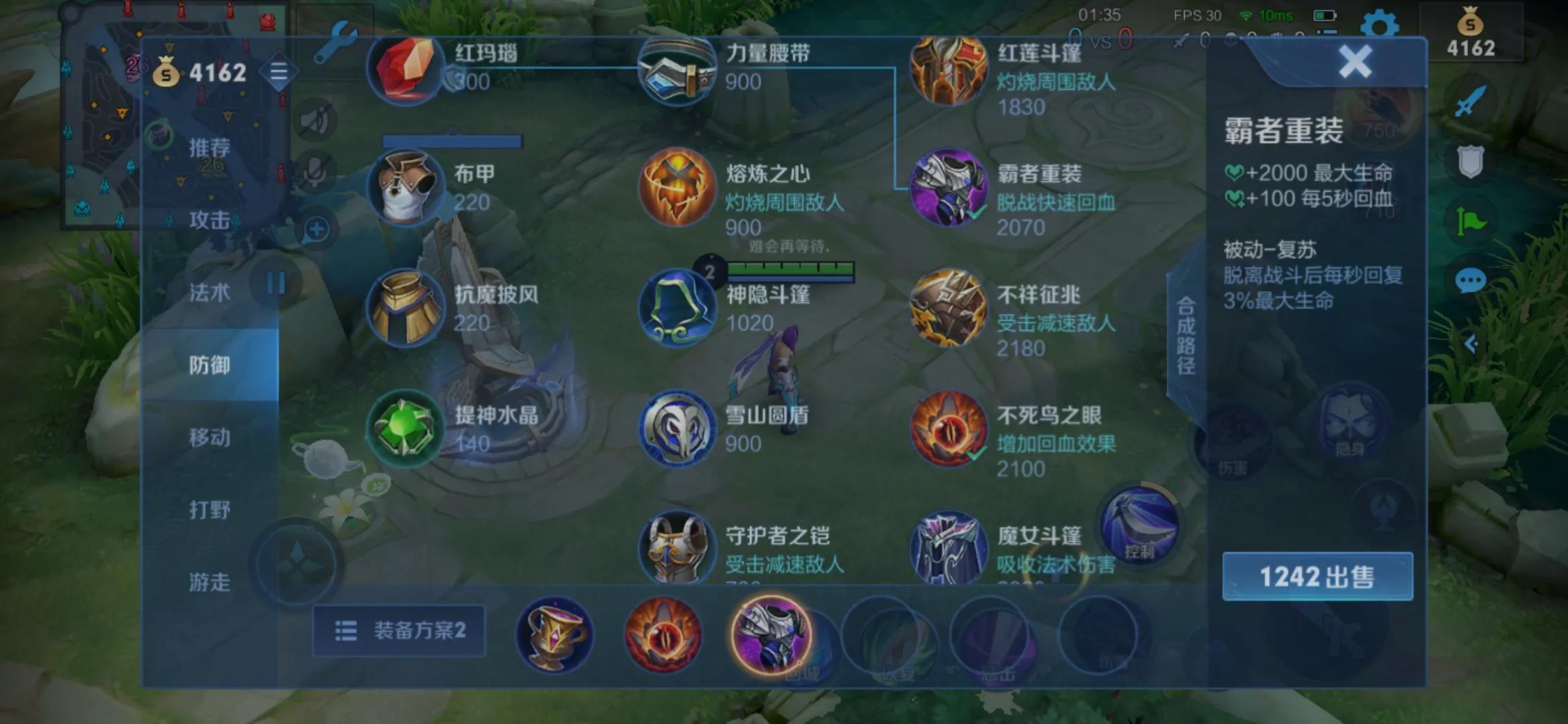Screen dimensions: 1568x724
Task: Select the 红玛瑙 item
Action: pyautogui.click(x=405, y=70)
